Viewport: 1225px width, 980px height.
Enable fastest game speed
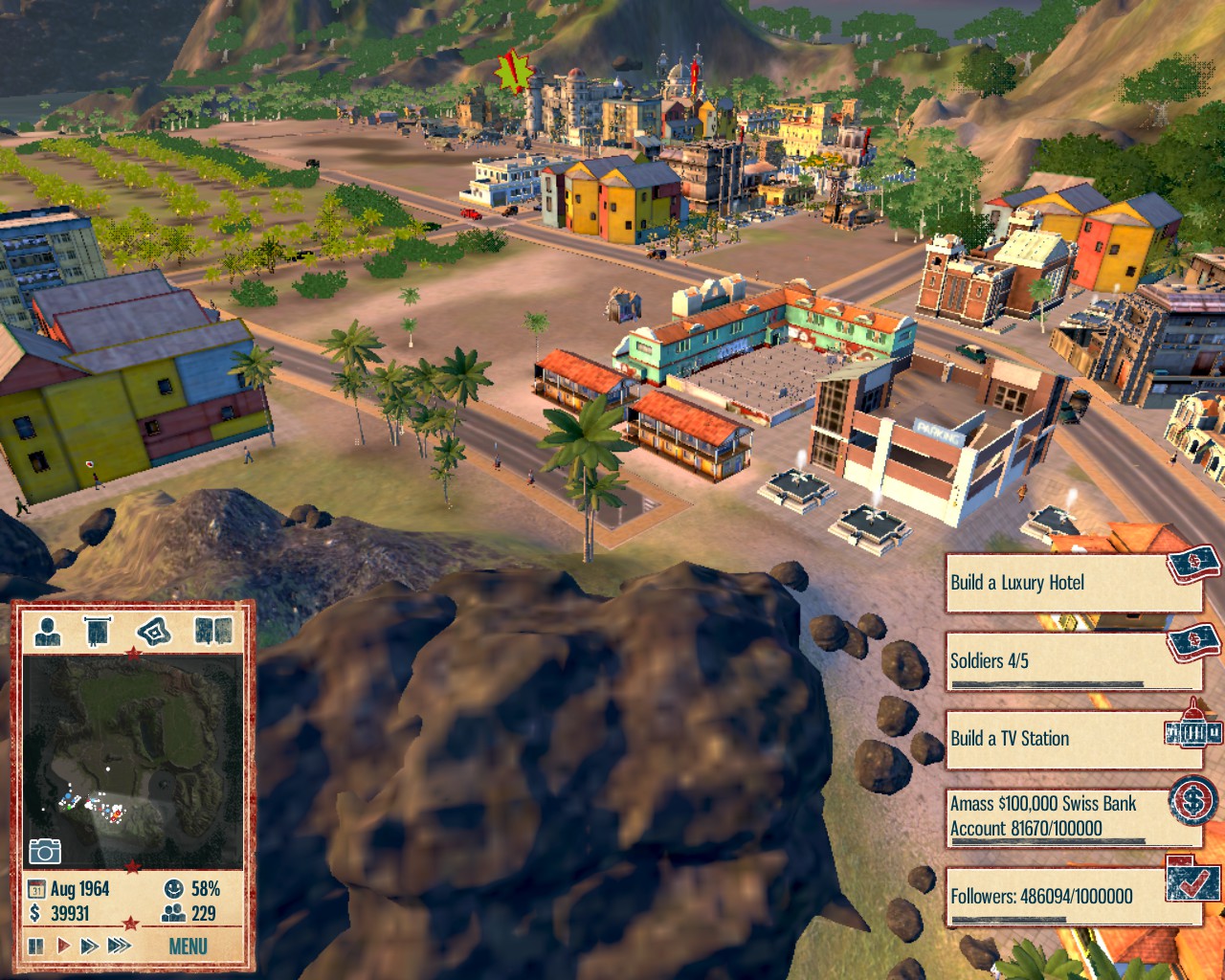119,946
